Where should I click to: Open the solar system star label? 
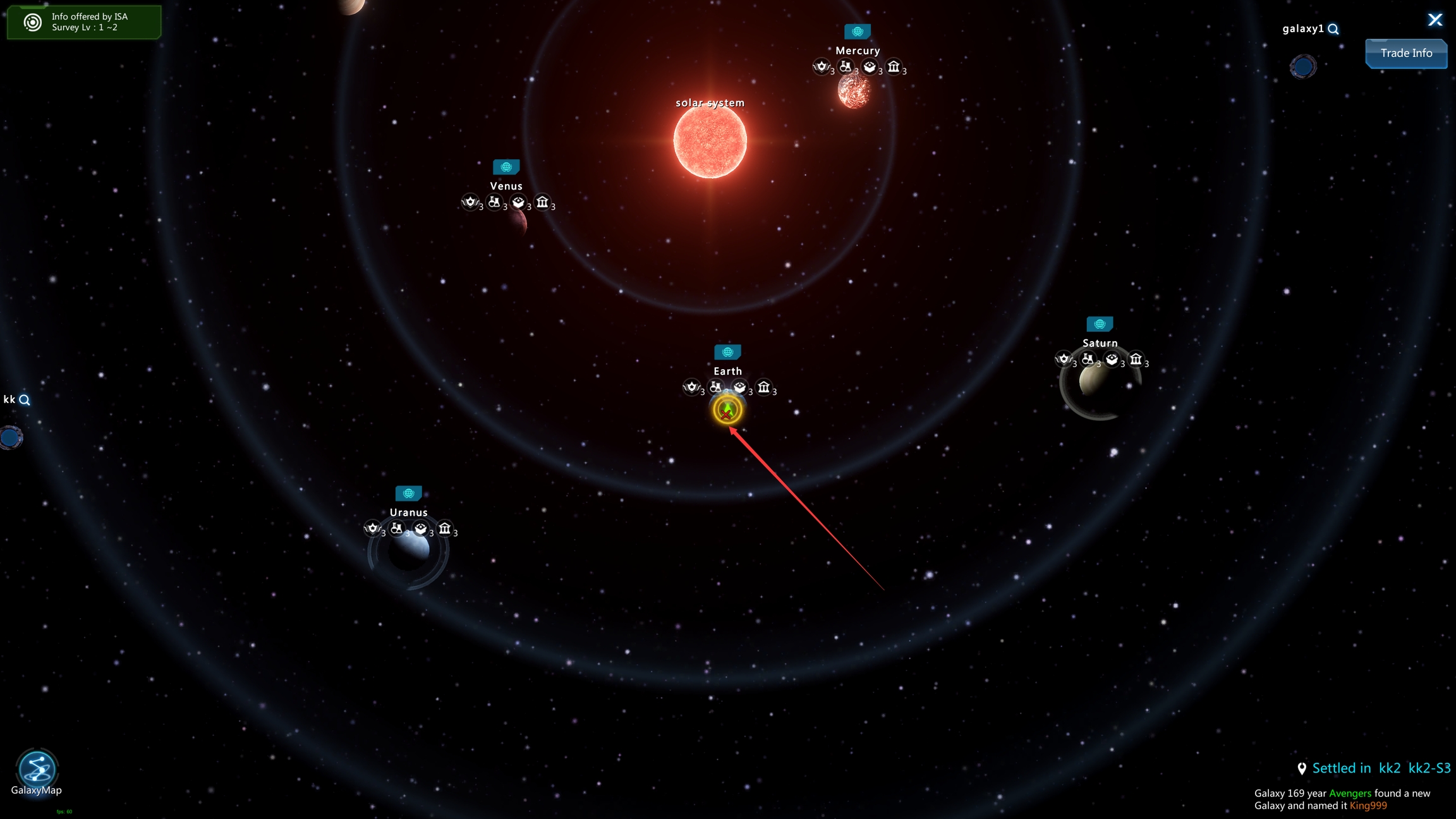[x=710, y=103]
